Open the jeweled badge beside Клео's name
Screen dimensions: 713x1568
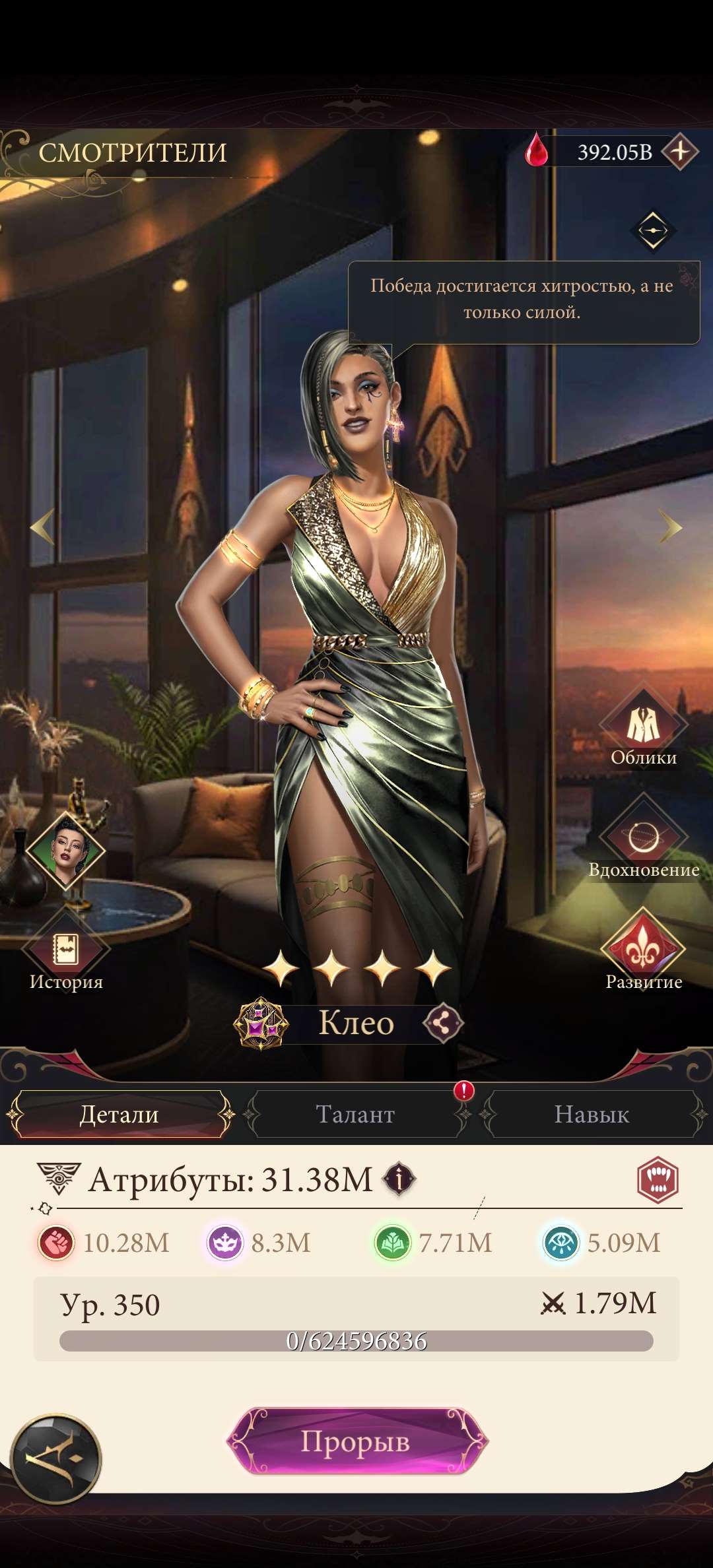coord(261,1024)
